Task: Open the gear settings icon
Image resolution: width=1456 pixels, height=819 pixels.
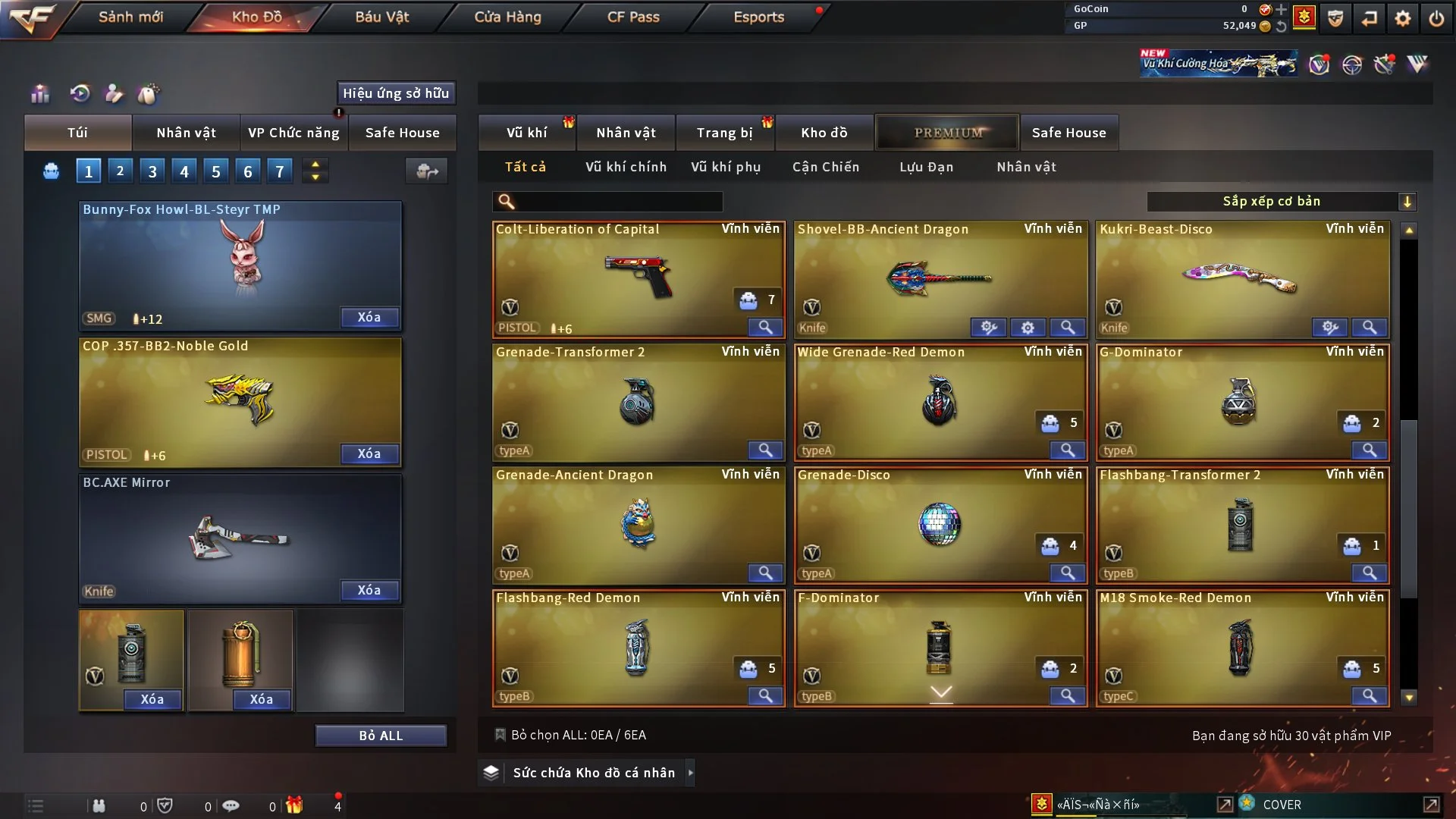Action: pyautogui.click(x=1403, y=18)
